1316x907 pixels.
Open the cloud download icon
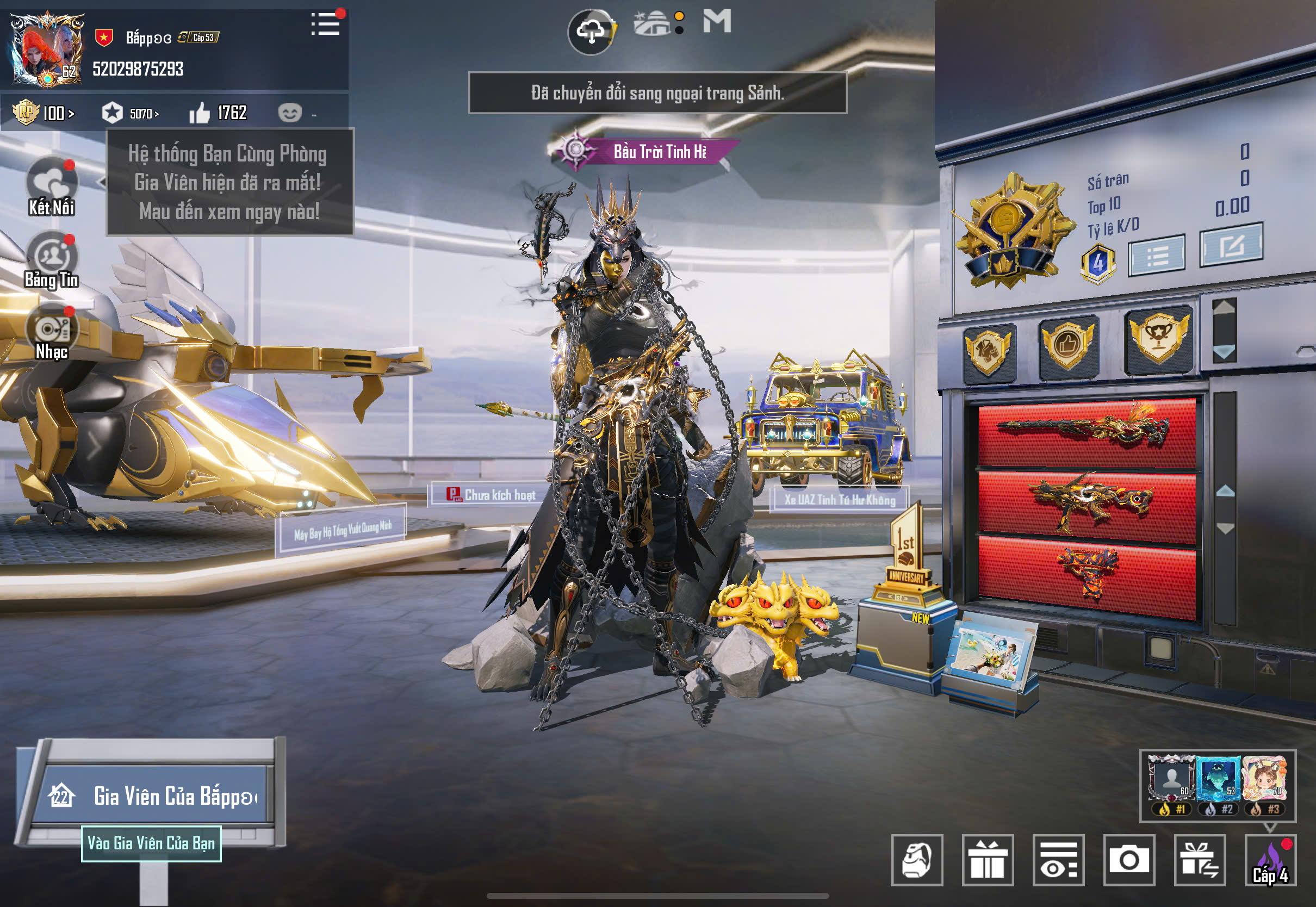[592, 32]
